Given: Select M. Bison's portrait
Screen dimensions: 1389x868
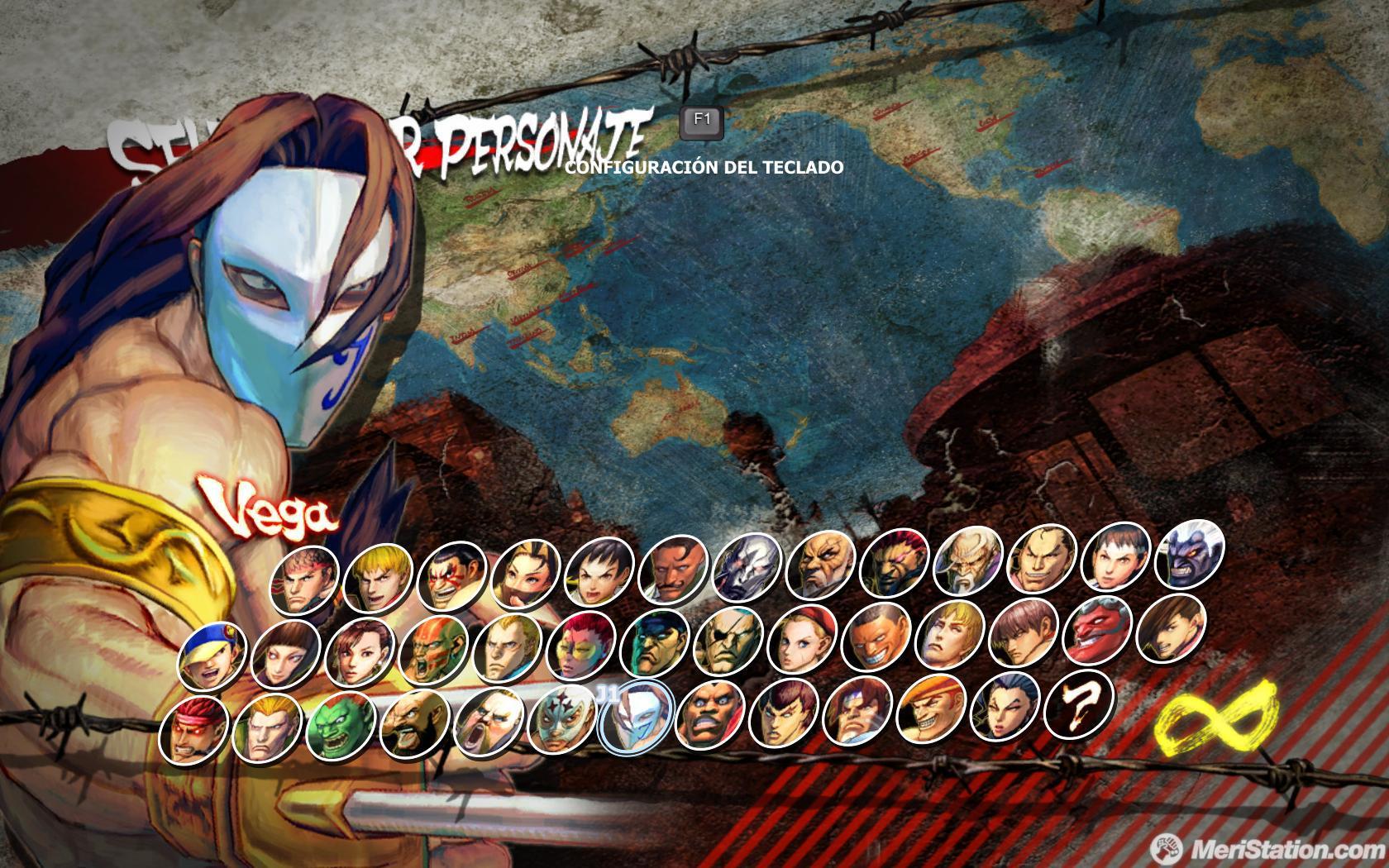Looking at the screenshot, I should [x=653, y=644].
